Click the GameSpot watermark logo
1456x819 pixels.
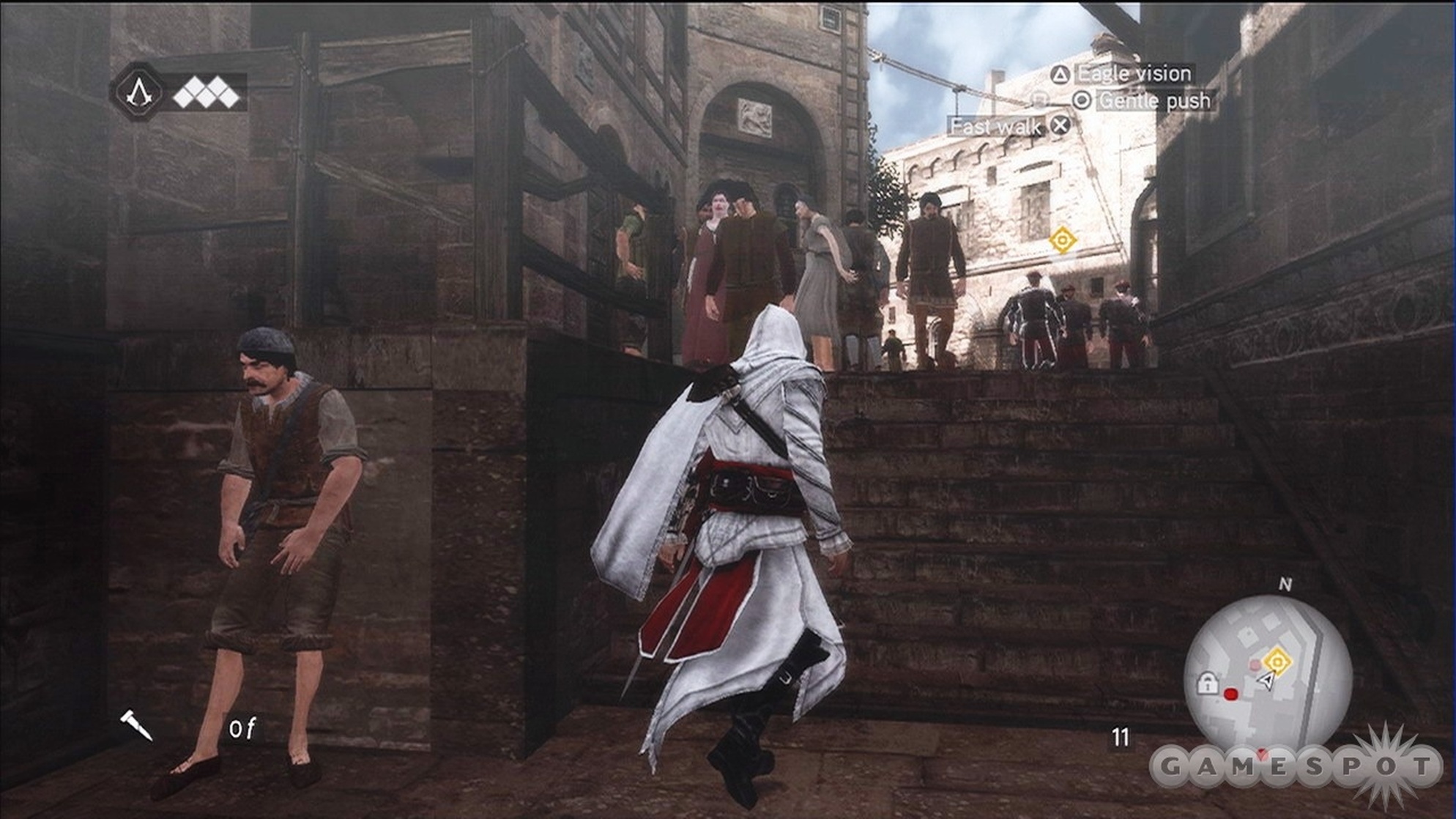(x=1295, y=767)
